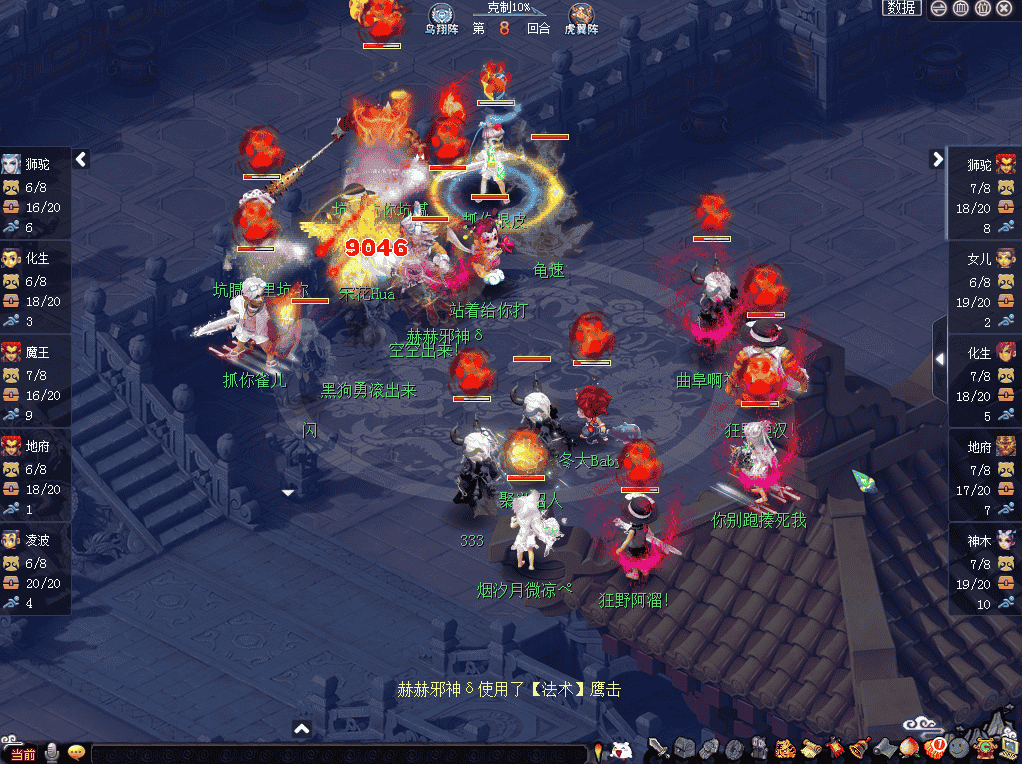Open the sword icon in the bottom toolbar
Image resolution: width=1022 pixels, height=764 pixels.
click(658, 747)
